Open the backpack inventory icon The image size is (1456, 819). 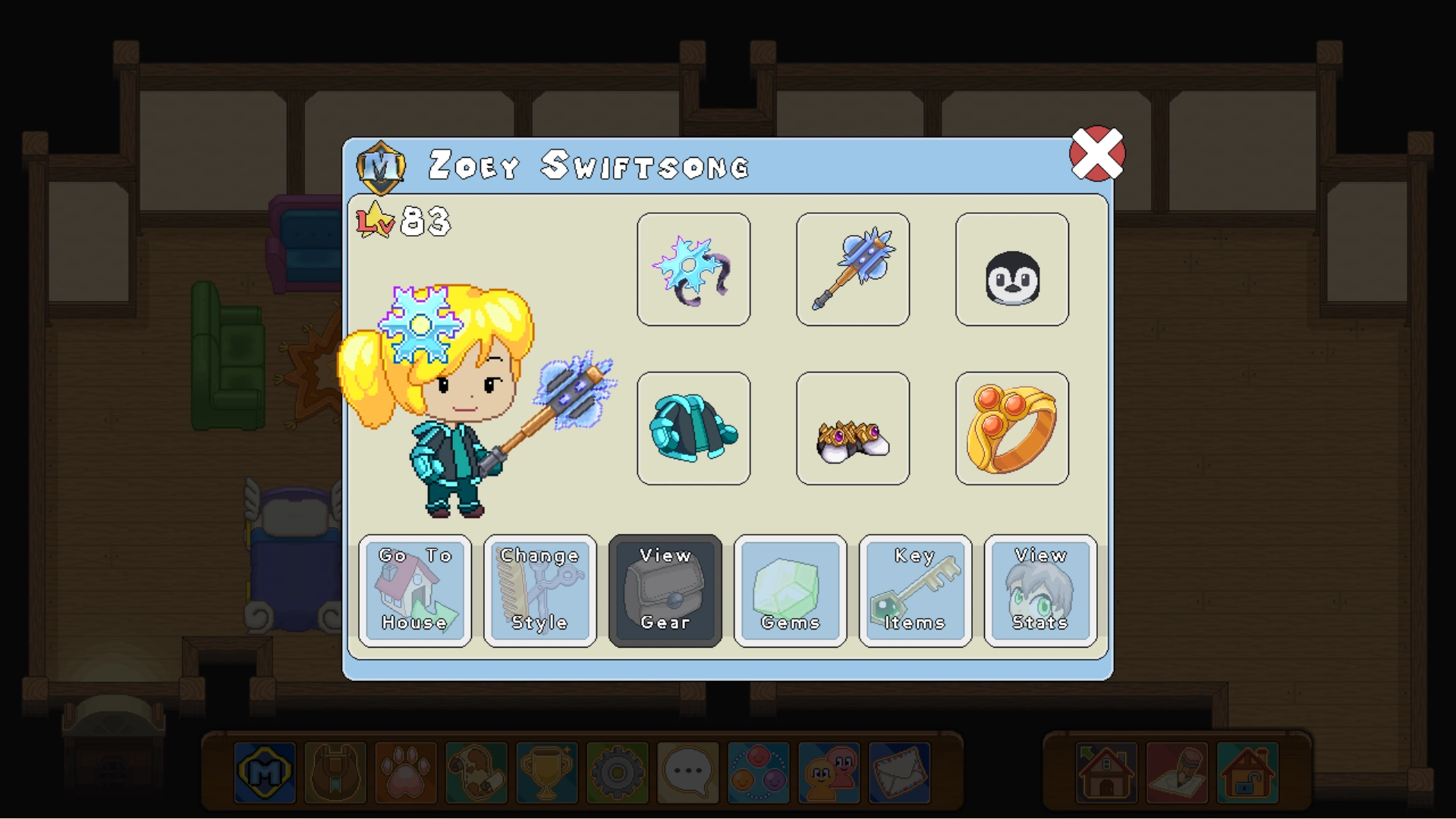coord(336,773)
